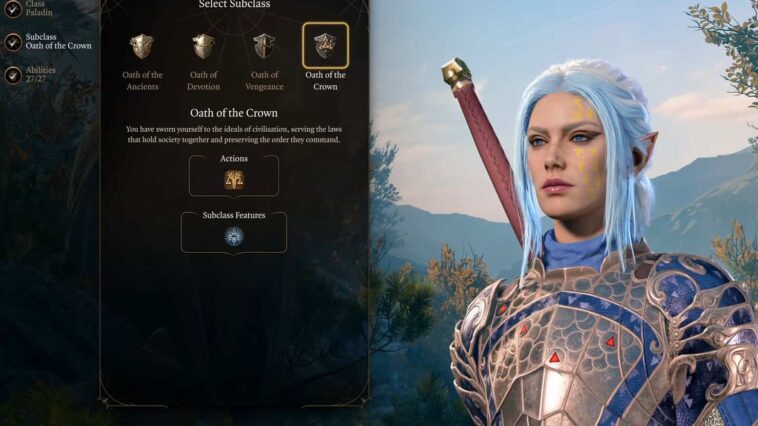This screenshot has height=426, width=758.
Task: View the blue Subclass Features icon
Action: tap(234, 236)
